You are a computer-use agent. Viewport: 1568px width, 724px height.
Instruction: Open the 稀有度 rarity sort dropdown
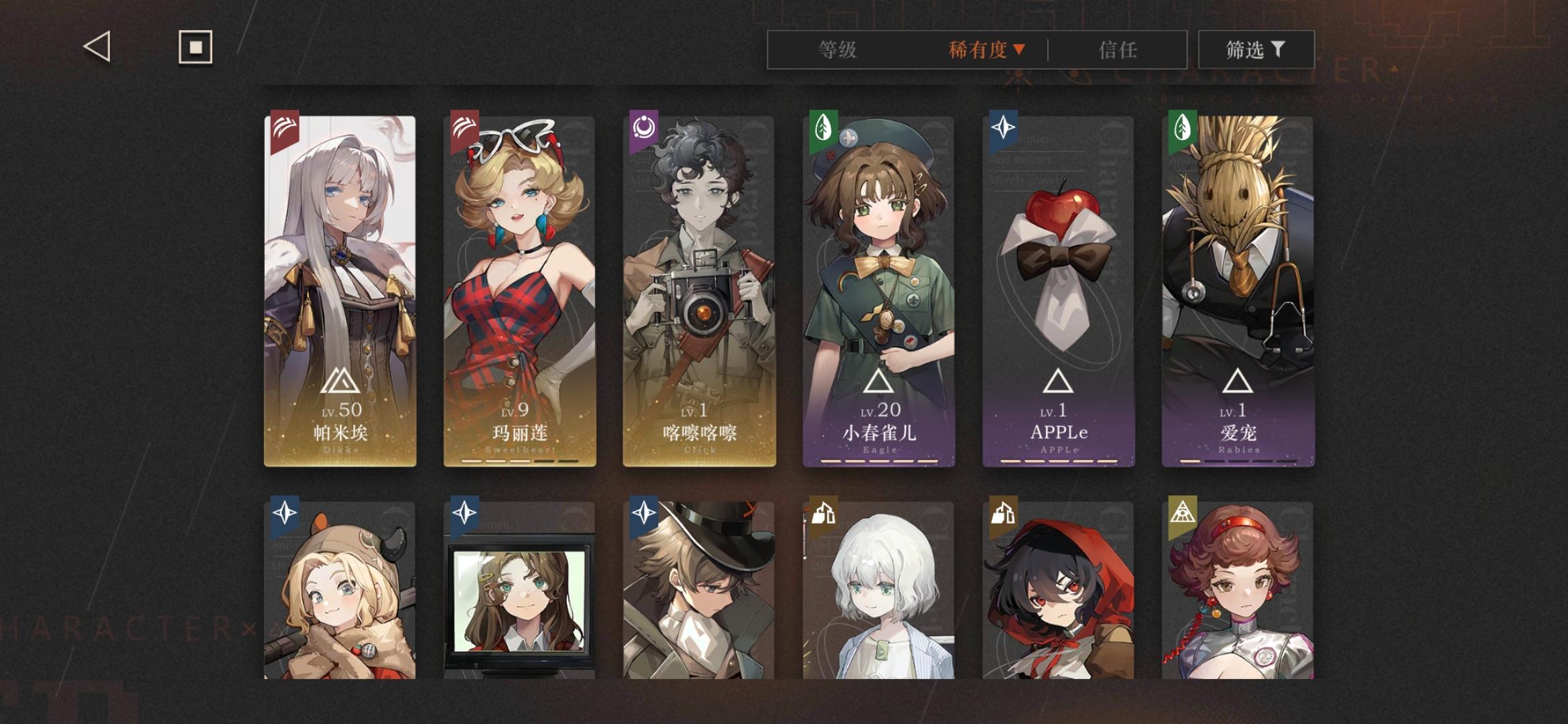pos(985,50)
